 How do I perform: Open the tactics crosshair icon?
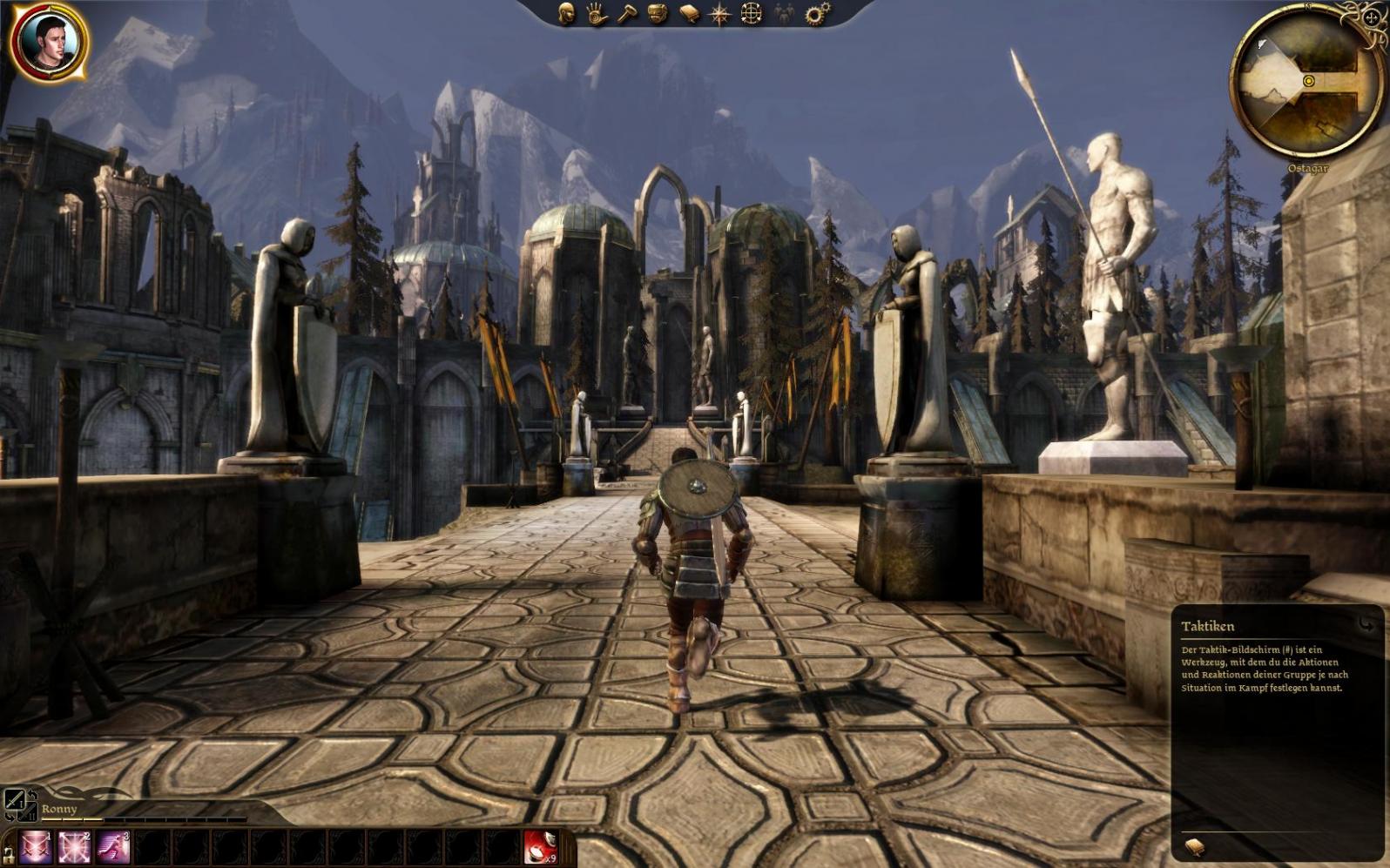click(x=752, y=14)
